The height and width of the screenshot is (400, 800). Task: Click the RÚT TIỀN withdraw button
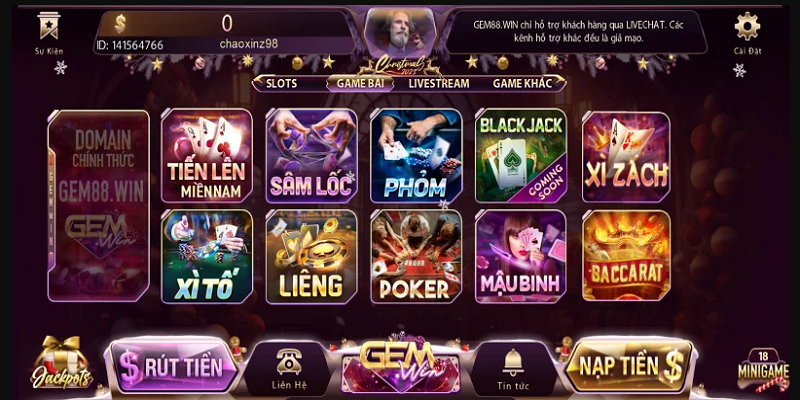175,366
